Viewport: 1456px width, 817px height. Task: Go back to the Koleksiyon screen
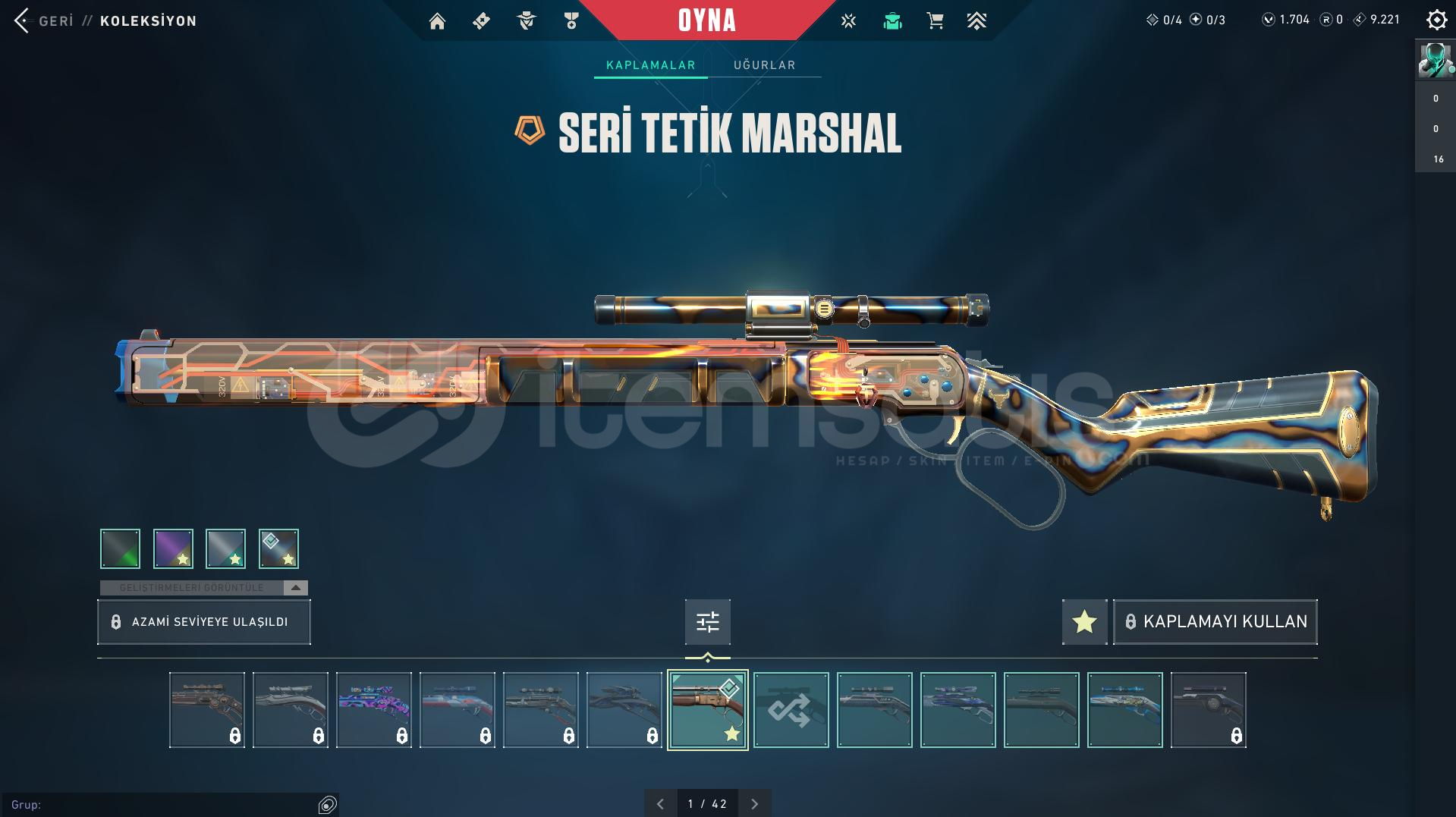point(23,20)
